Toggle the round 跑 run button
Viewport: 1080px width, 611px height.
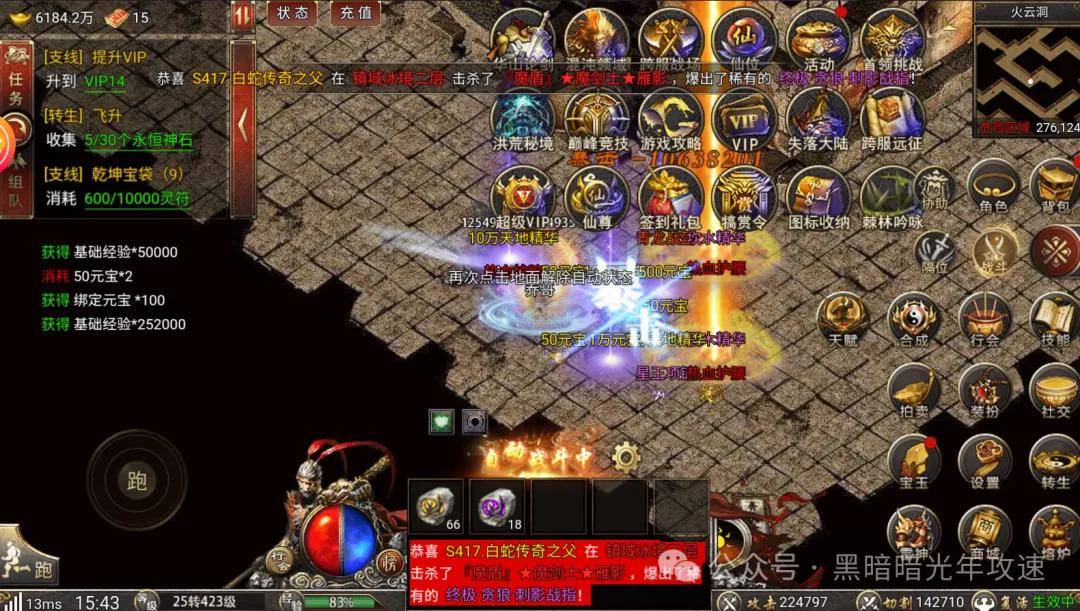point(136,481)
